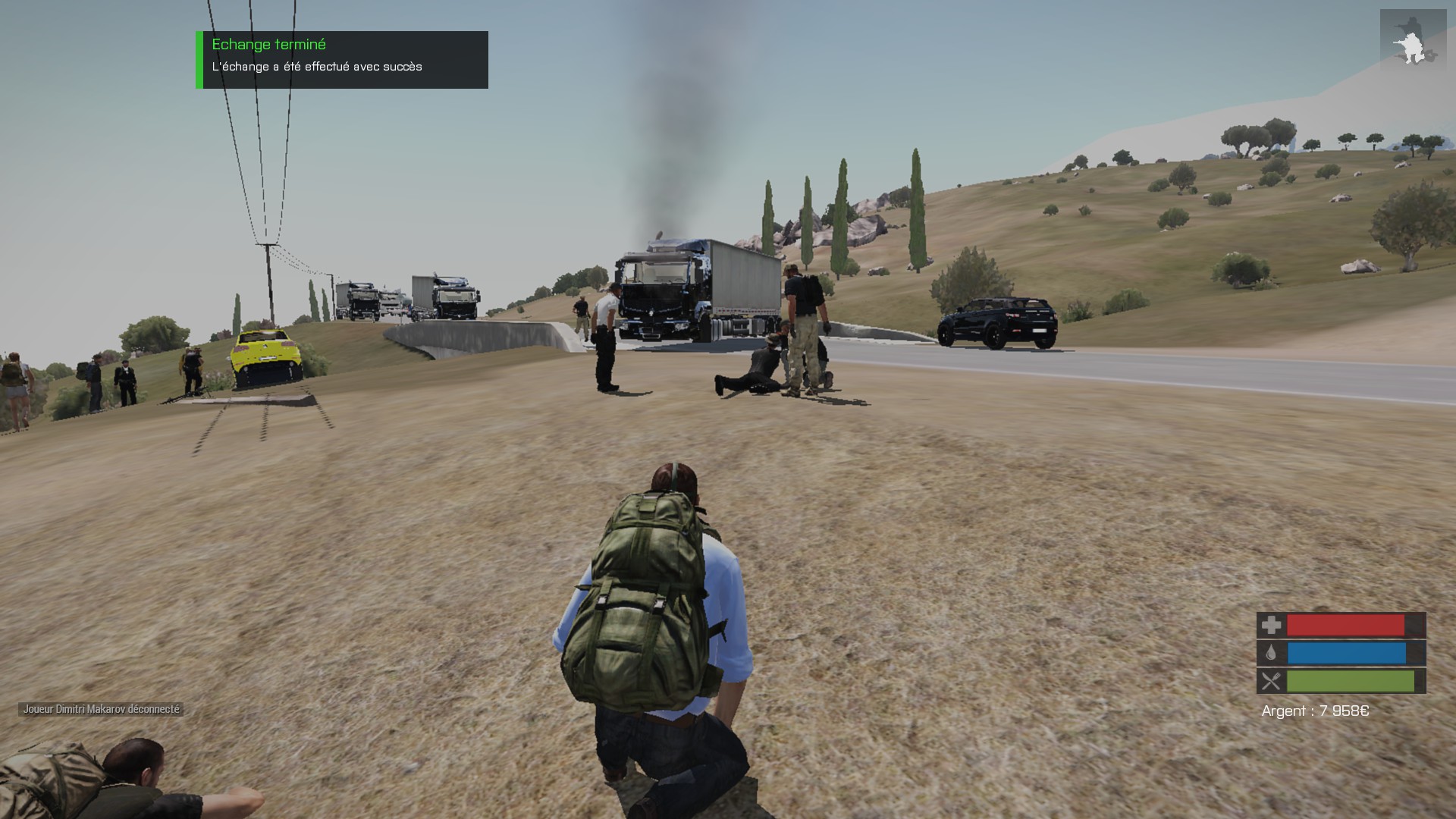Screen dimensions: 1456x819
Task: Select the water drop thirst icon
Action: (1271, 653)
